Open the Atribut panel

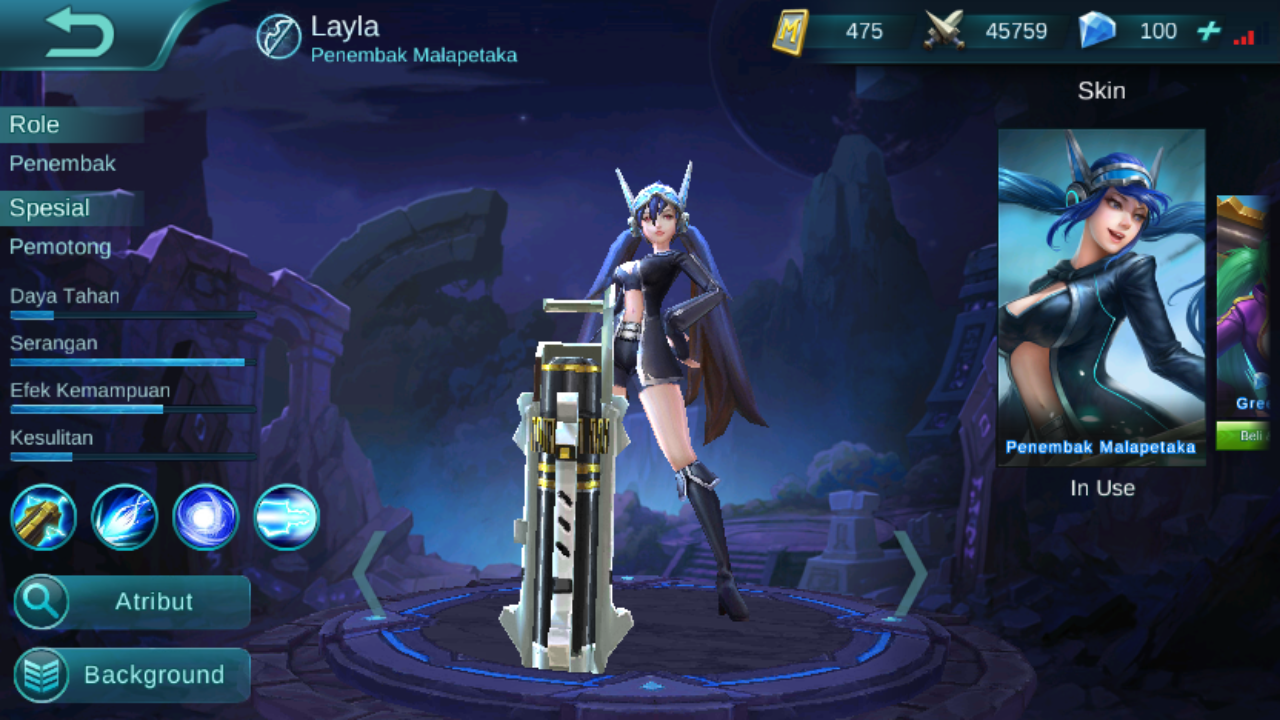coord(131,602)
